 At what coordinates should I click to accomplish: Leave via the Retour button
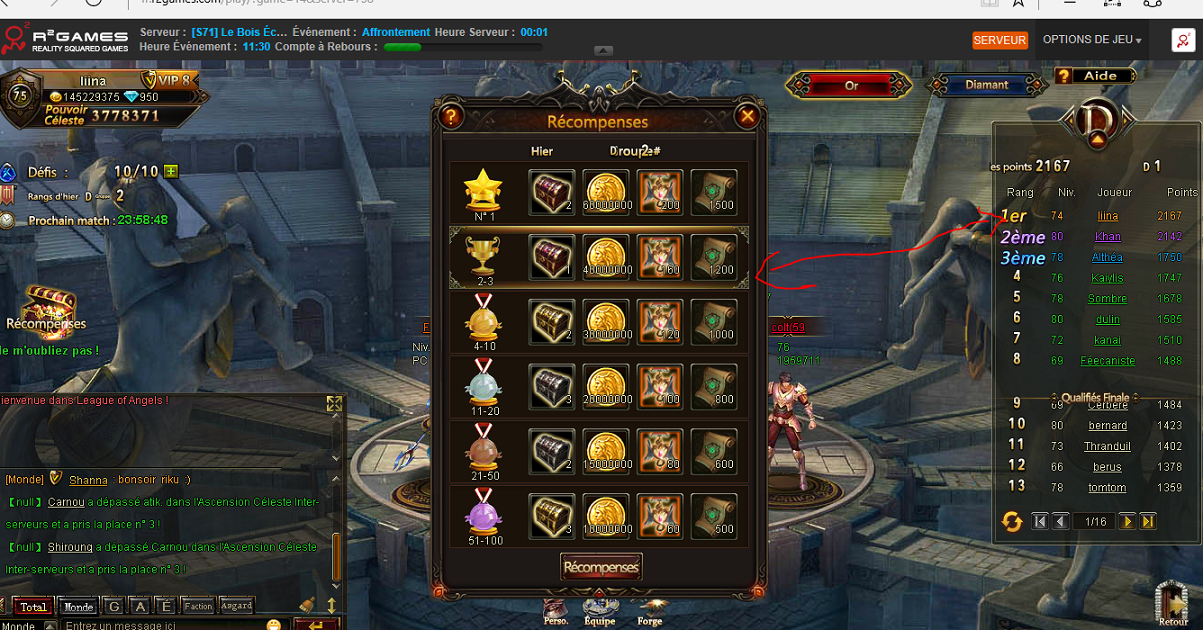pos(1173,605)
